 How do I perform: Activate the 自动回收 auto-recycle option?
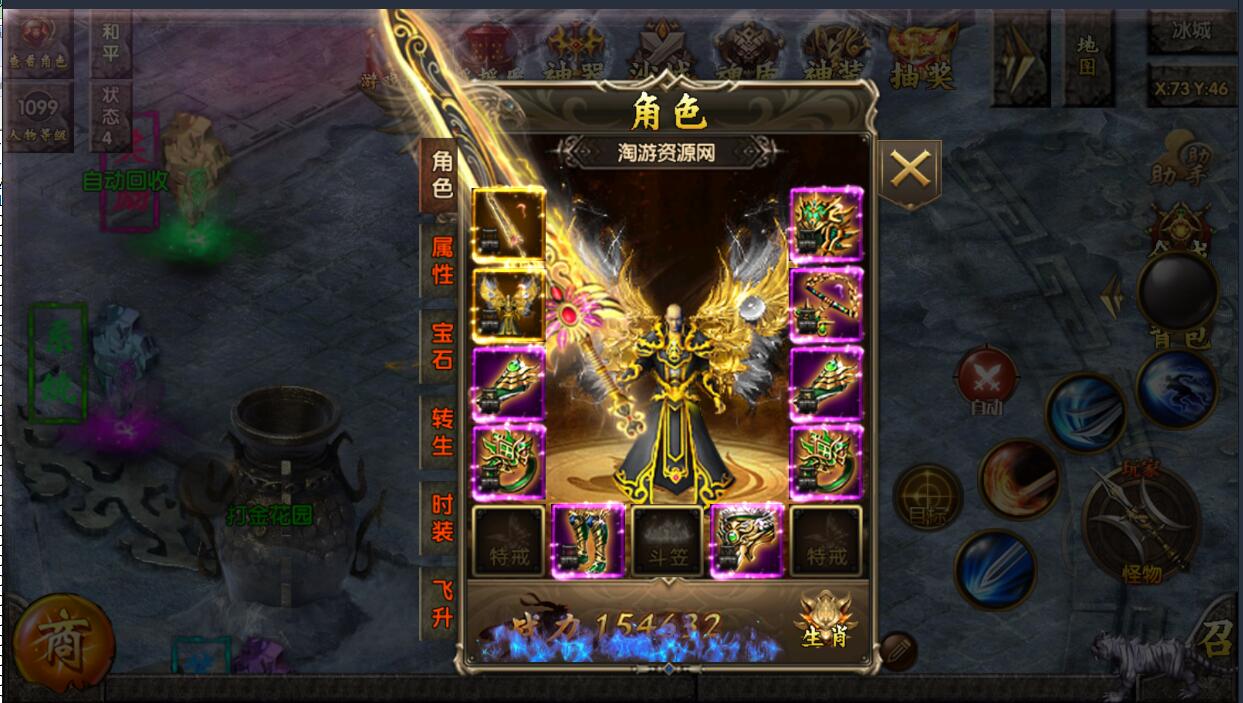coord(125,181)
